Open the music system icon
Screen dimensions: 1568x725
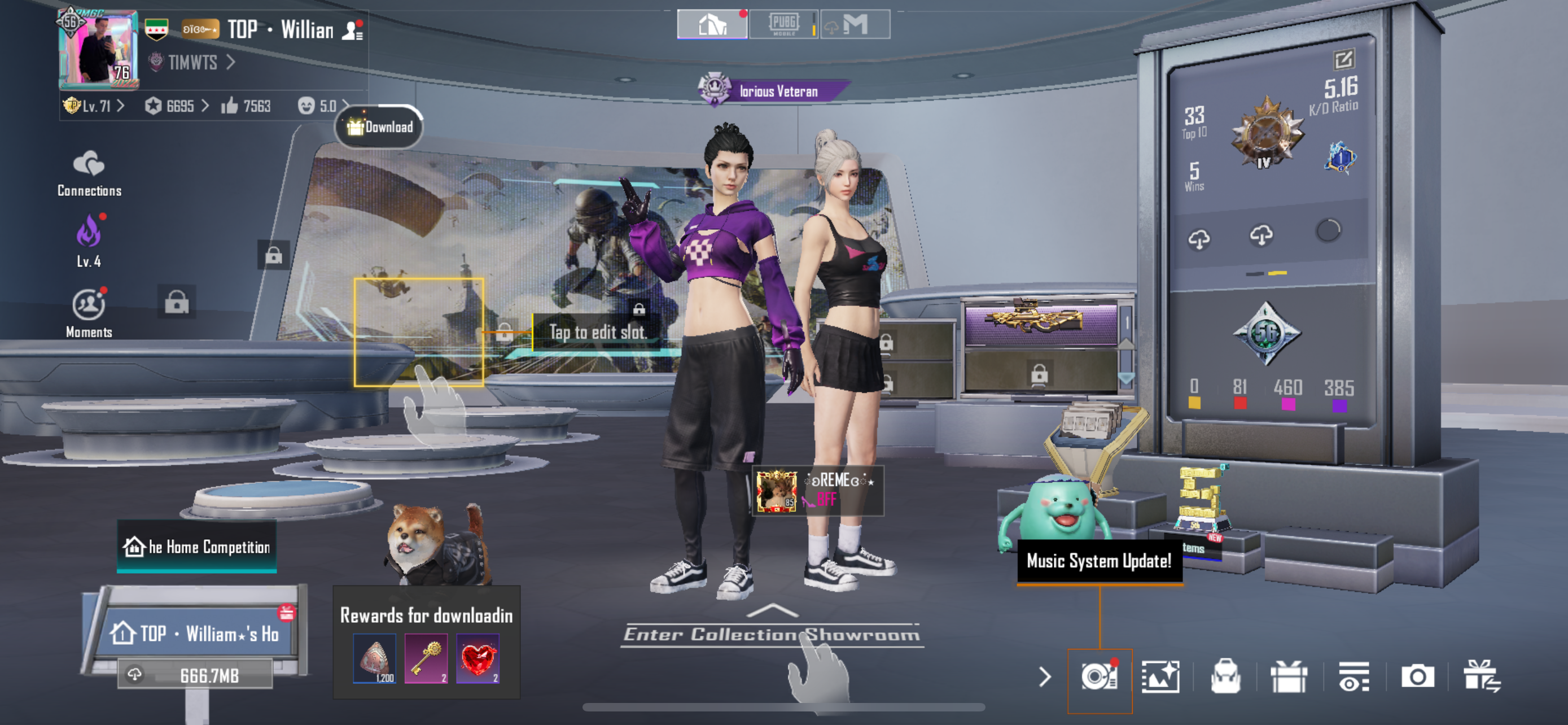(x=1099, y=677)
